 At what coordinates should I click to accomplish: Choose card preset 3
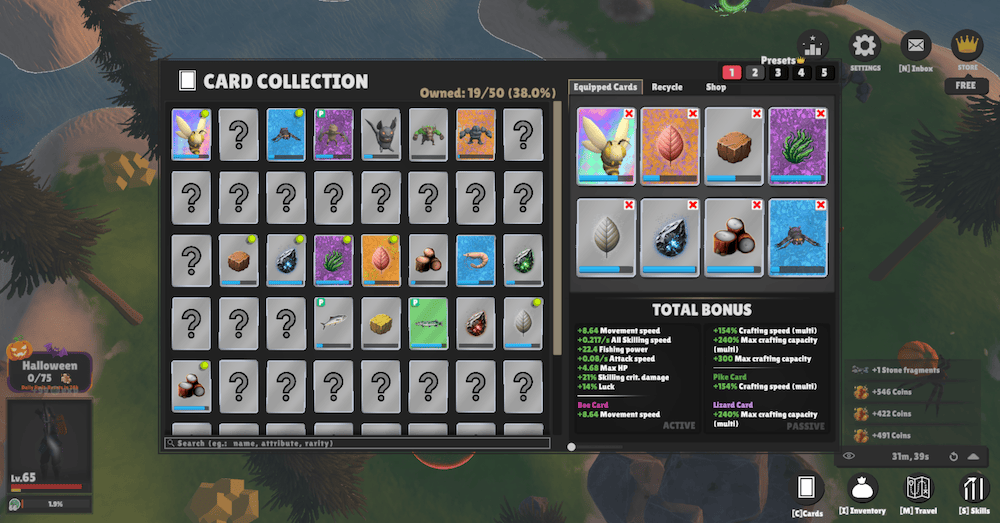pyautogui.click(x=778, y=73)
